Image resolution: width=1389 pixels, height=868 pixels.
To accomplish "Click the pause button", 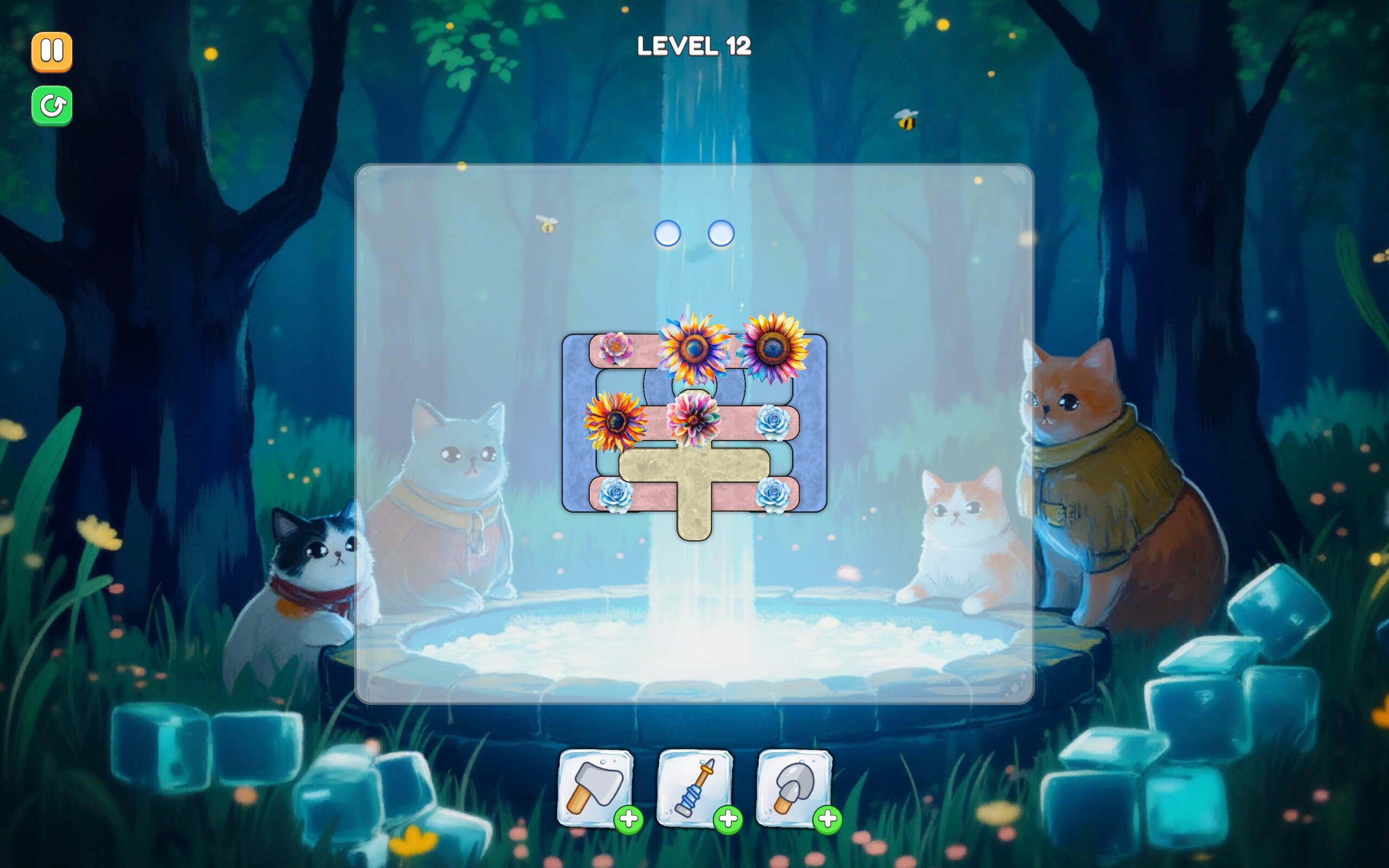I will [x=52, y=52].
